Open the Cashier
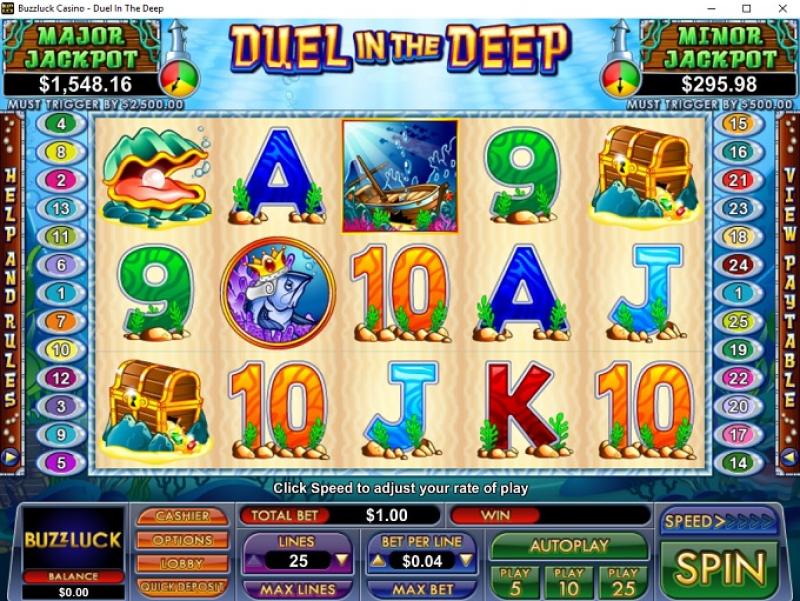 pos(183,516)
